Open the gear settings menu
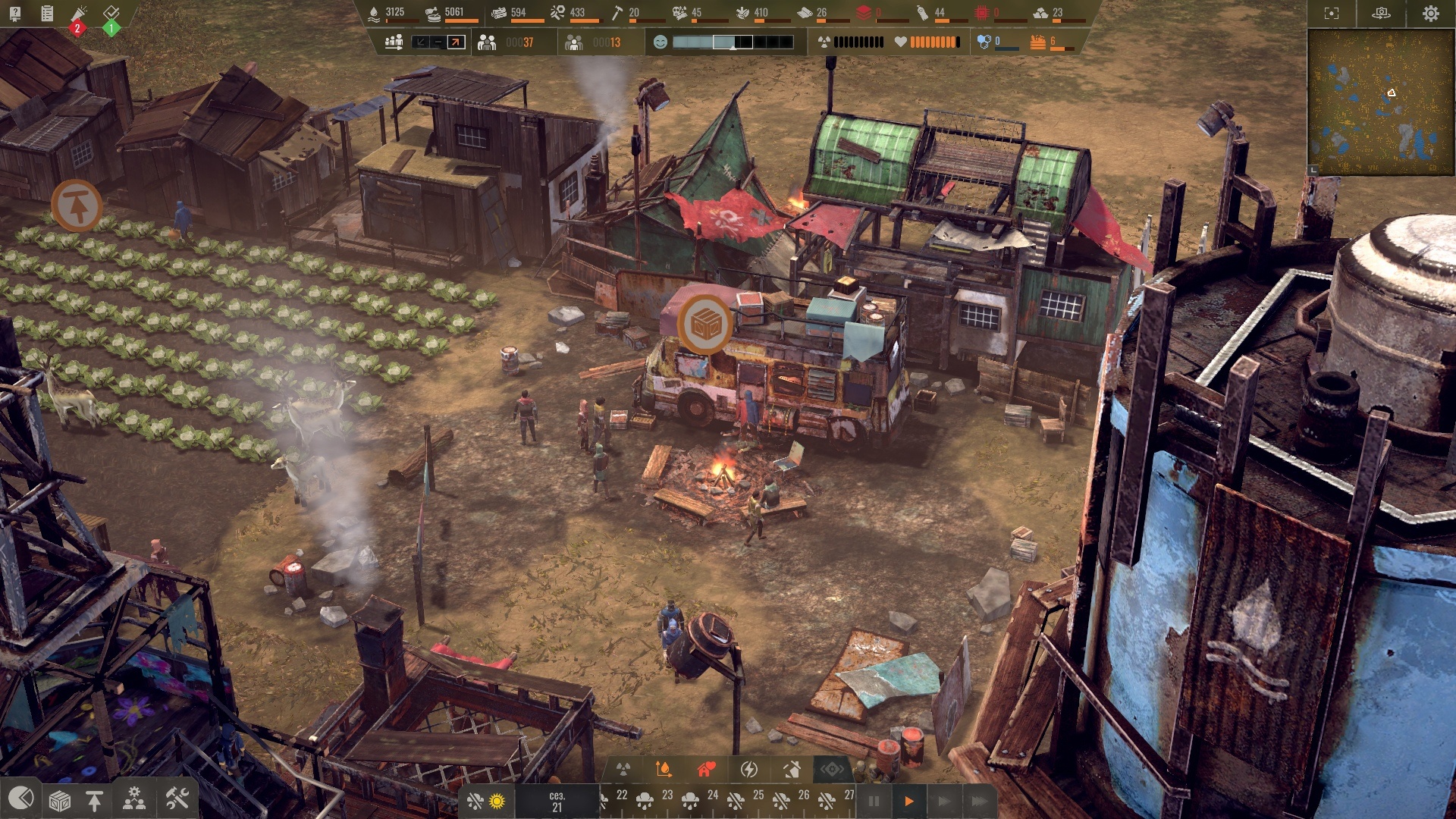 click(x=1430, y=14)
